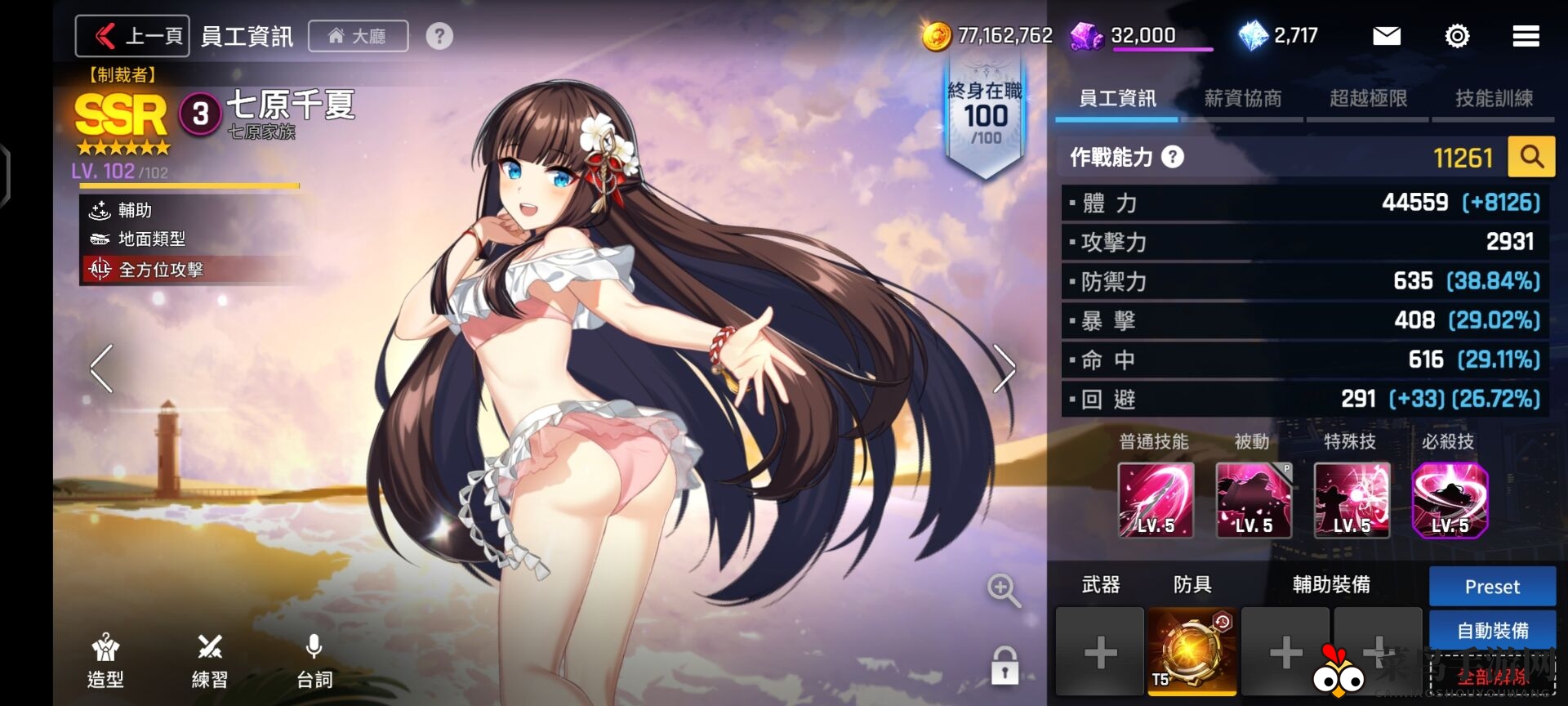Select the 普通技能 skill icon

pos(1156,500)
